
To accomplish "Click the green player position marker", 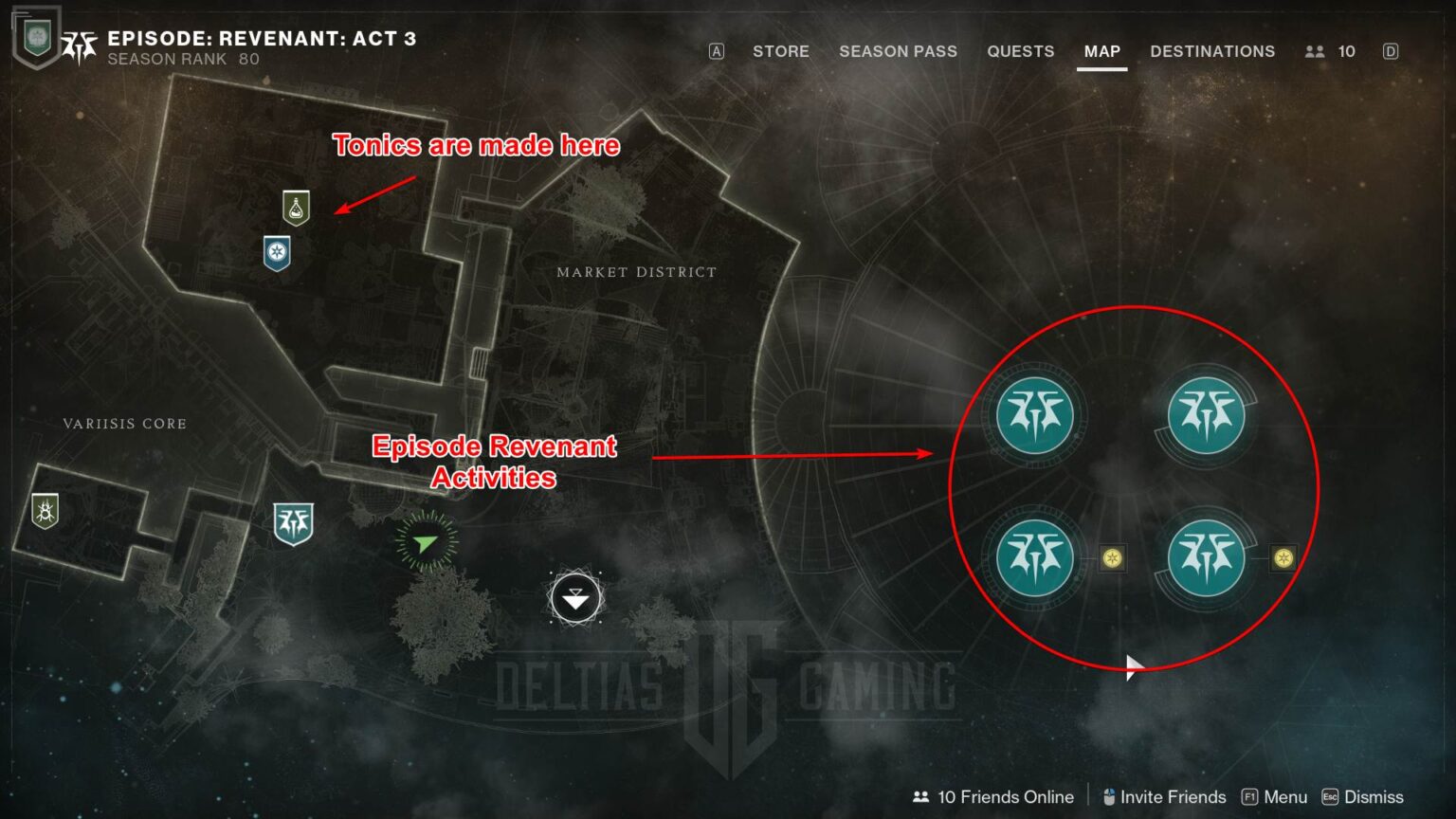I will [425, 542].
